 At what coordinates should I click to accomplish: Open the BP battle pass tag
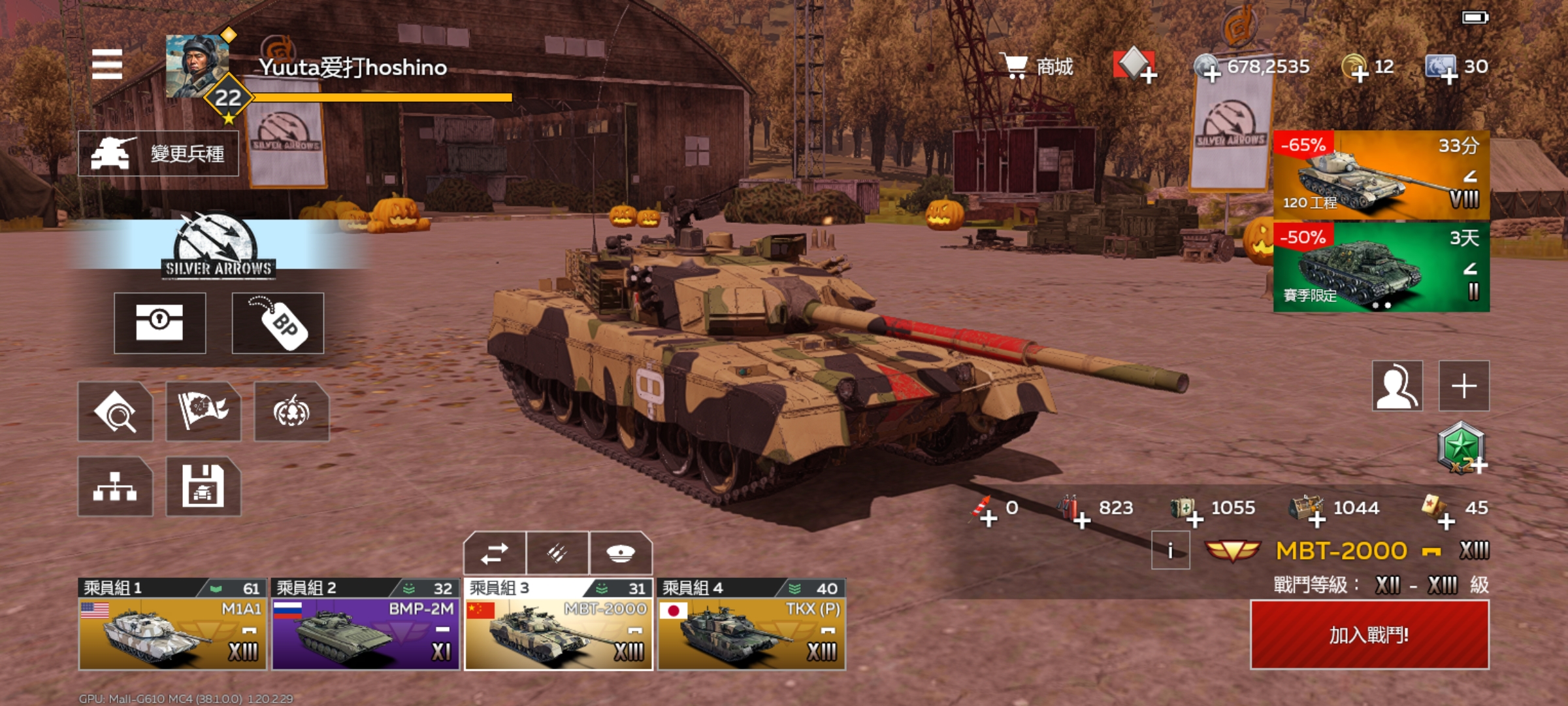(x=278, y=323)
